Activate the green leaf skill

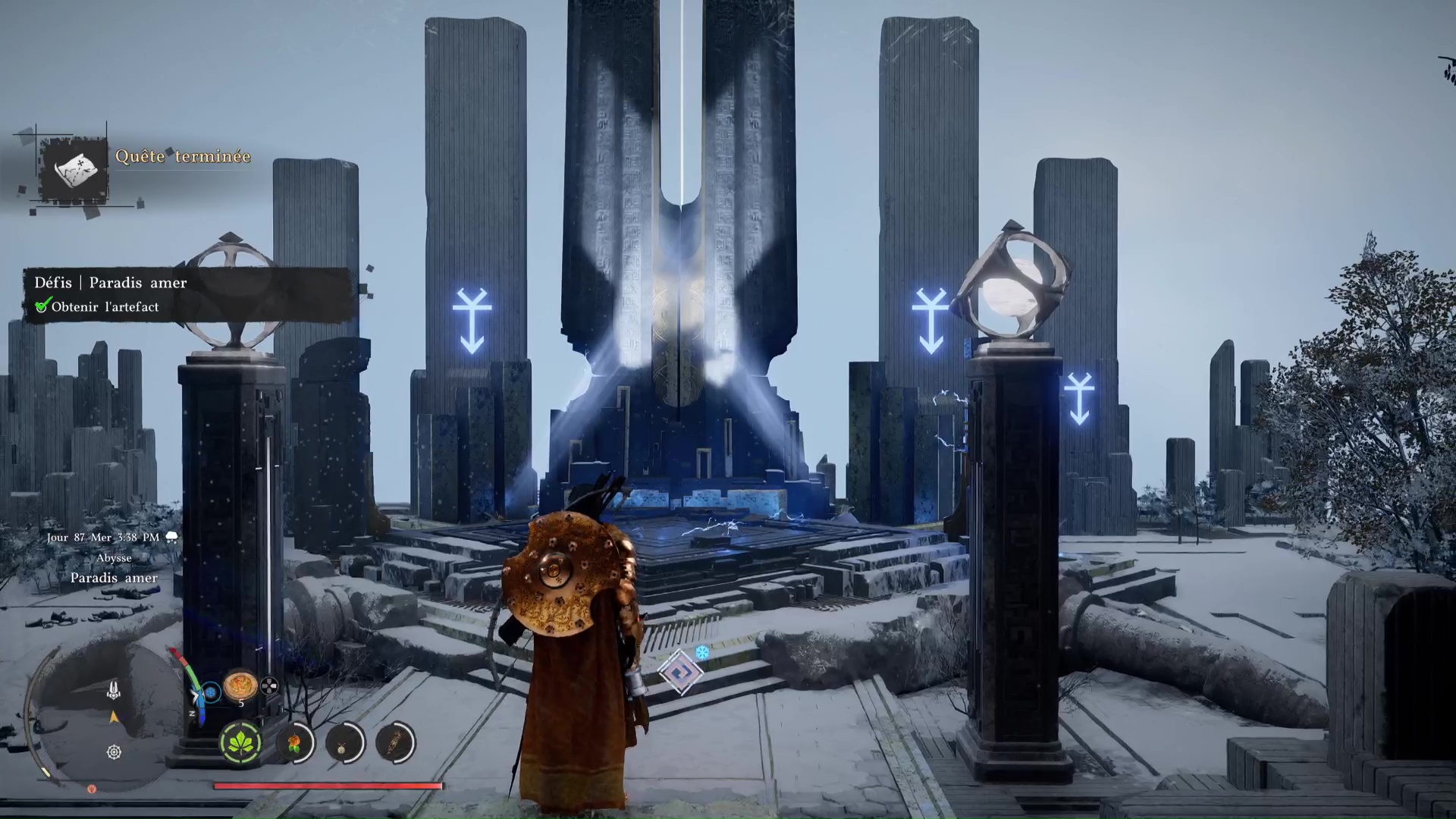coord(241,742)
